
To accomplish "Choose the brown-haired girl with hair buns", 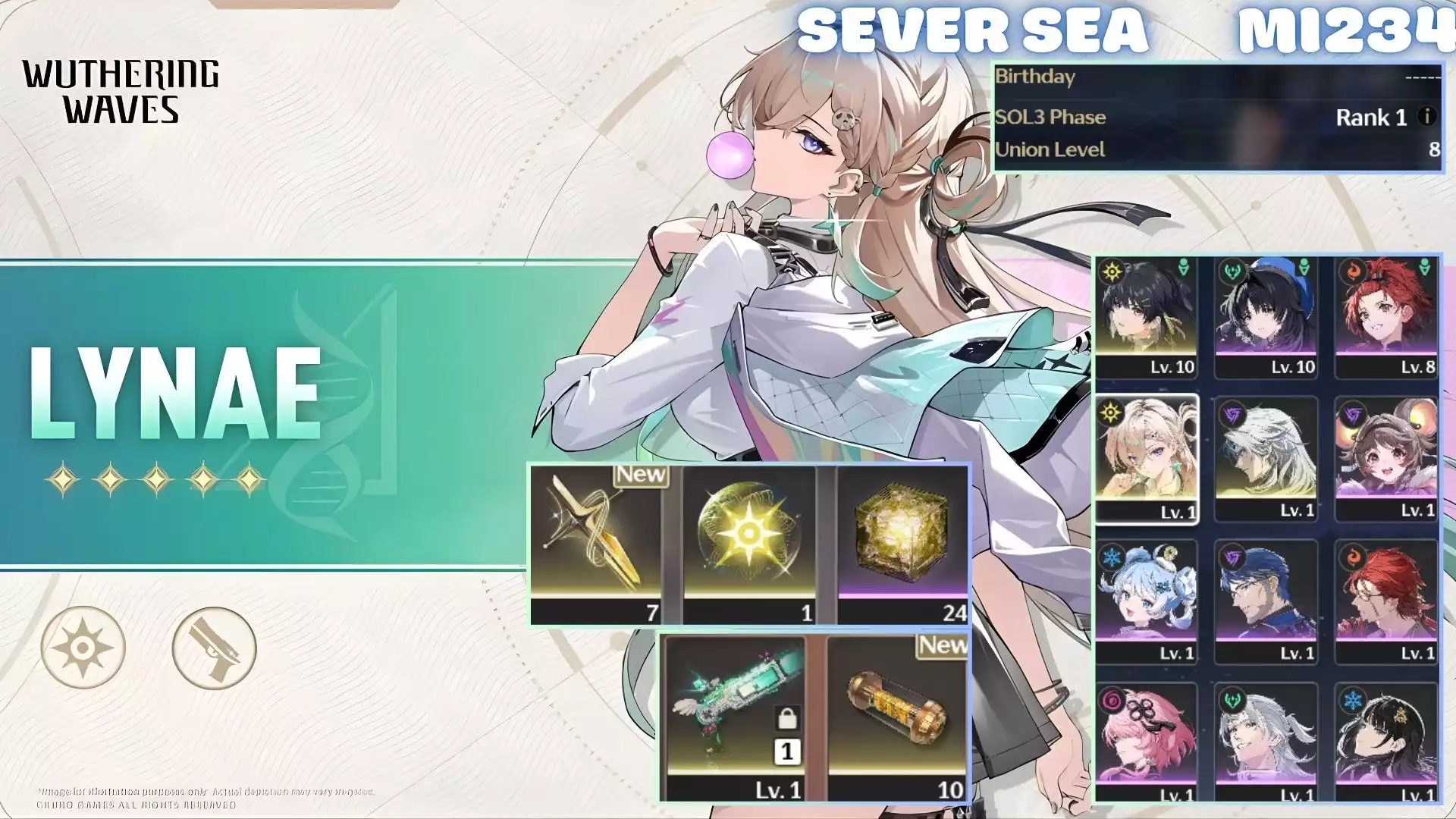I will pyautogui.click(x=1385, y=457).
